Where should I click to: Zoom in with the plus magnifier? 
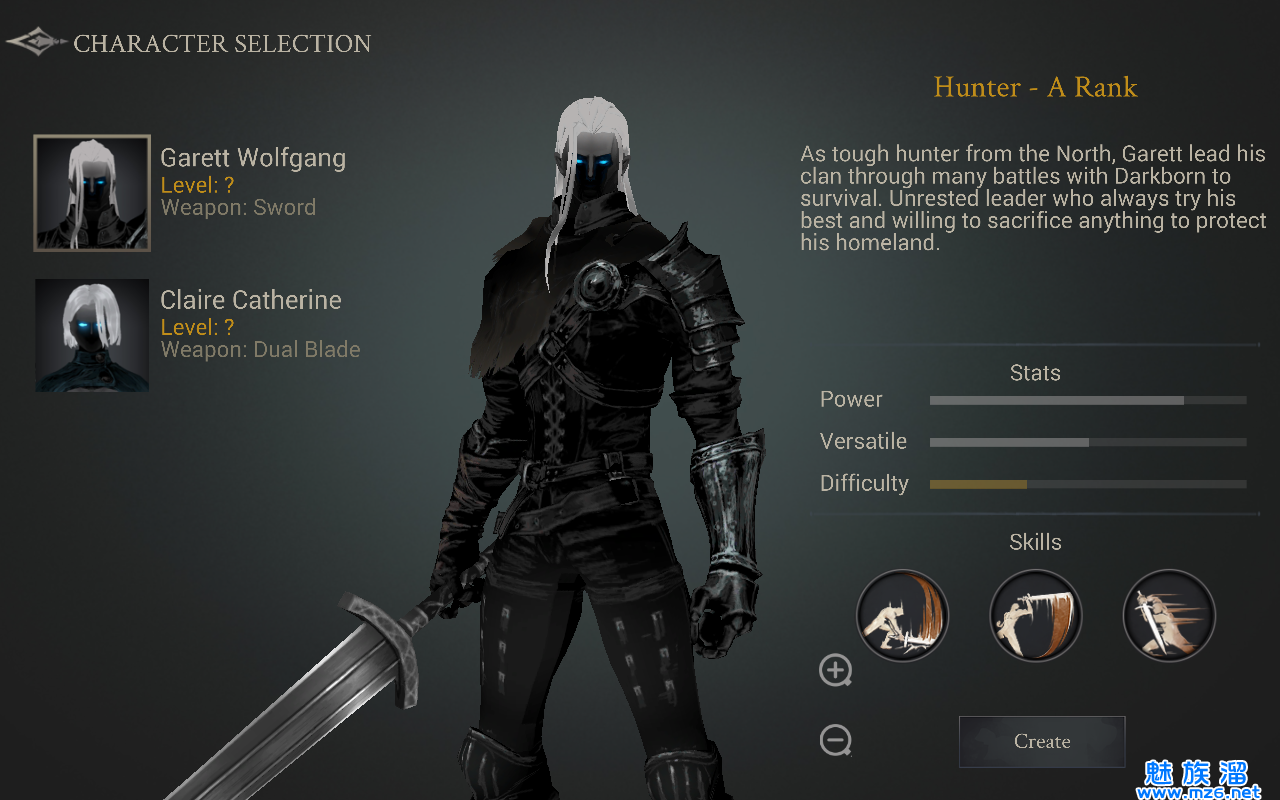(x=835, y=670)
